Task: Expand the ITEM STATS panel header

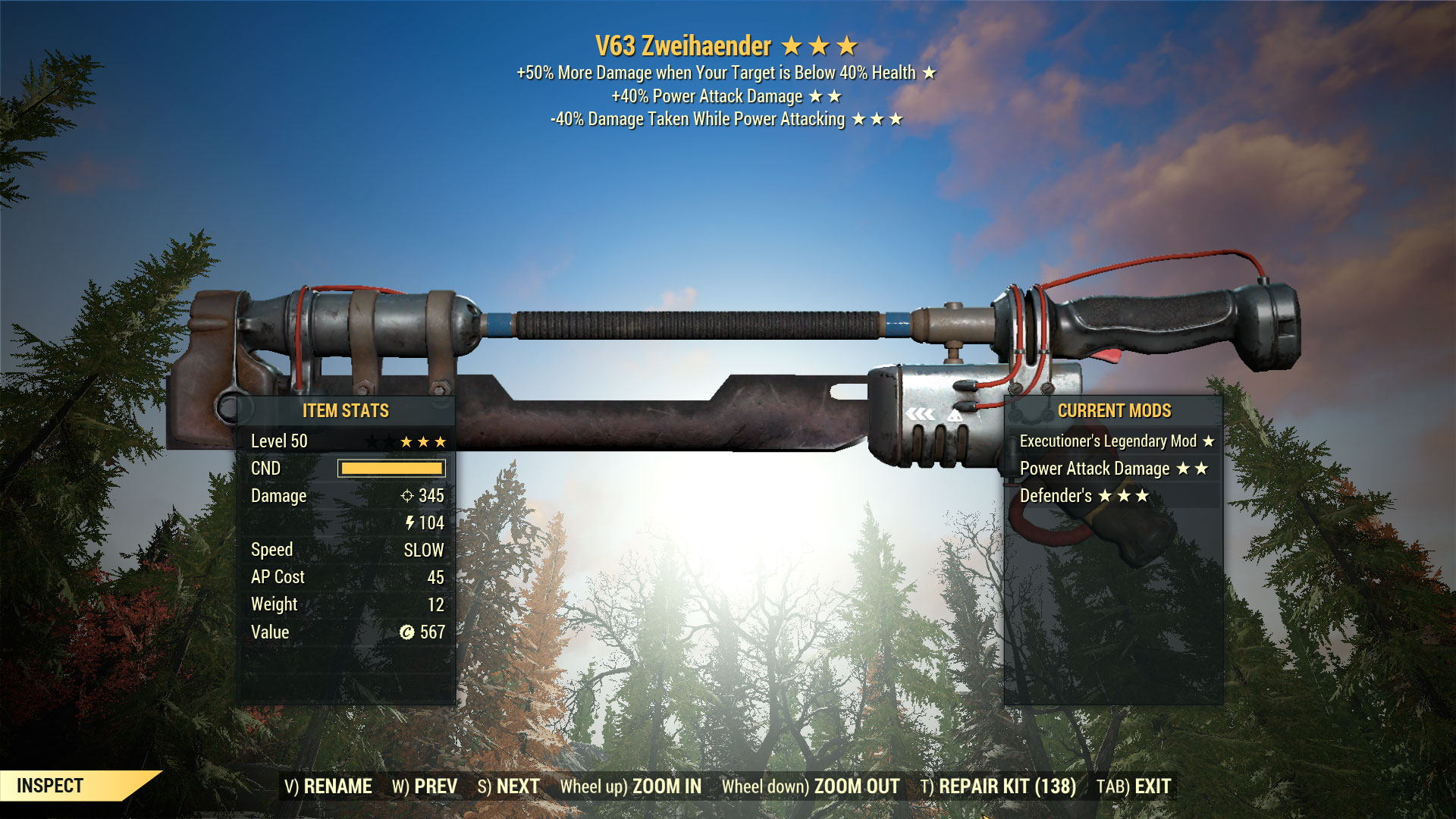Action: pos(347,411)
